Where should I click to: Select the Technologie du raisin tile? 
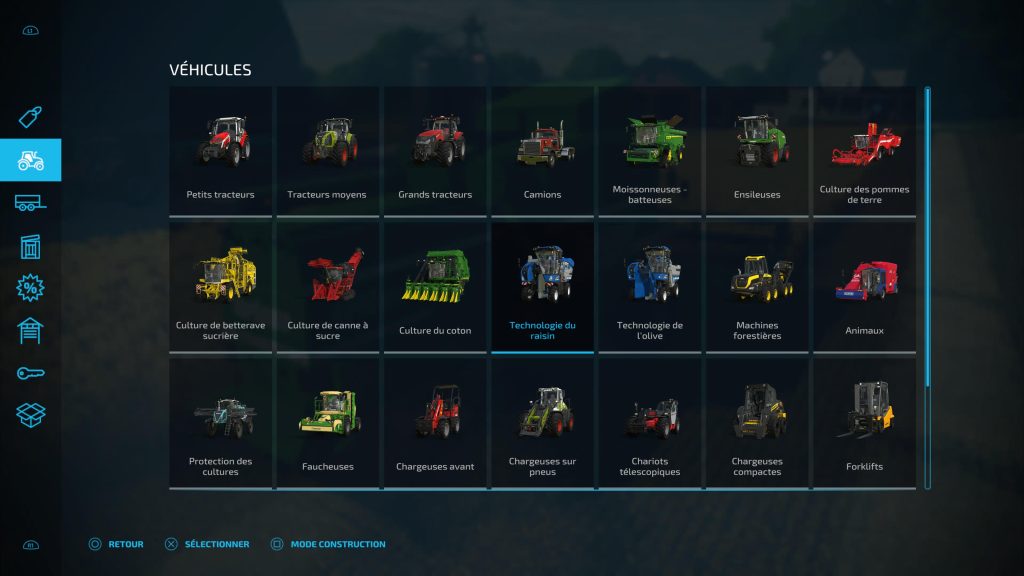pyautogui.click(x=542, y=286)
